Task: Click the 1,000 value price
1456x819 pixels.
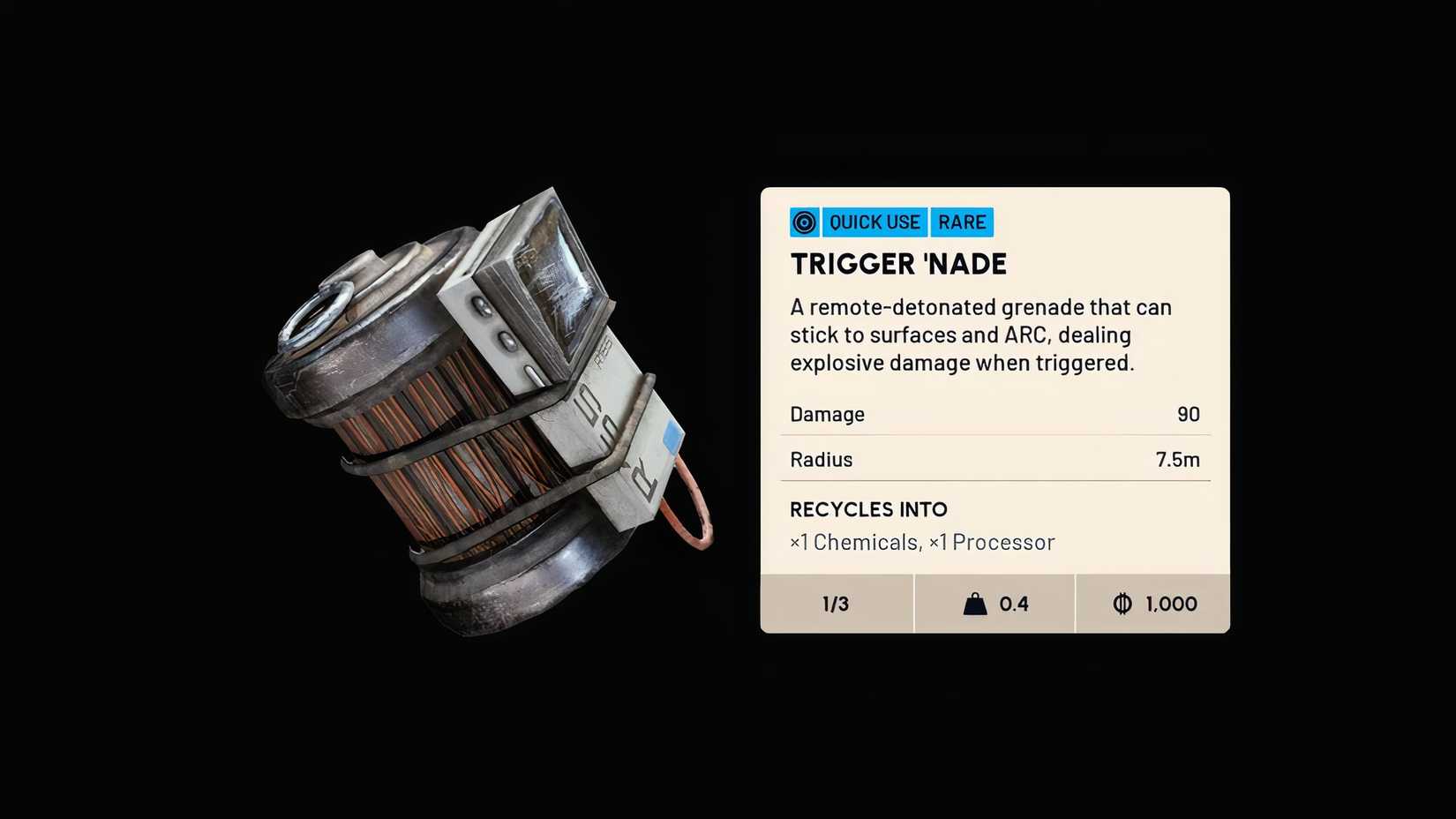Action: 1171,604
